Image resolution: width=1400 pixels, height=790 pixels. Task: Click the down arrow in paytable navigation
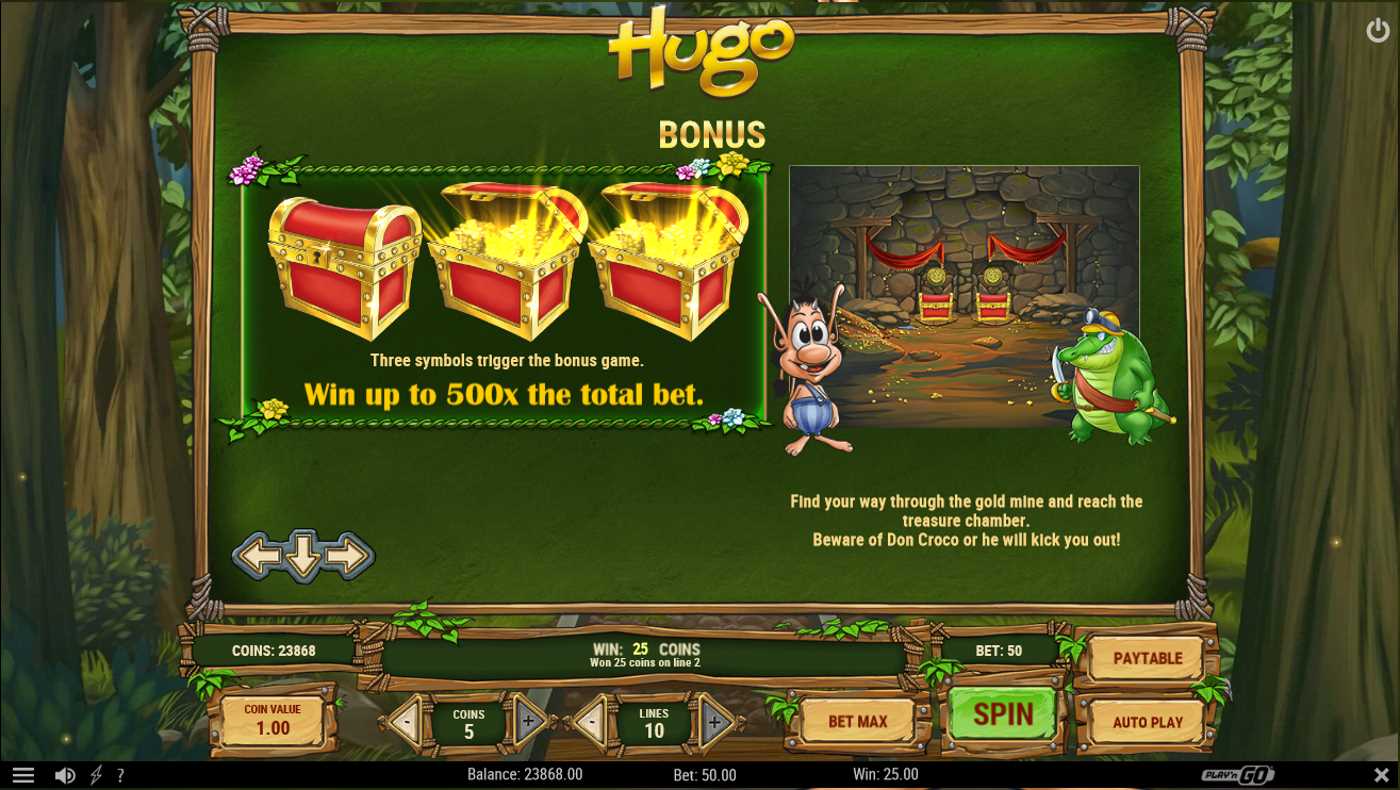tap(303, 555)
